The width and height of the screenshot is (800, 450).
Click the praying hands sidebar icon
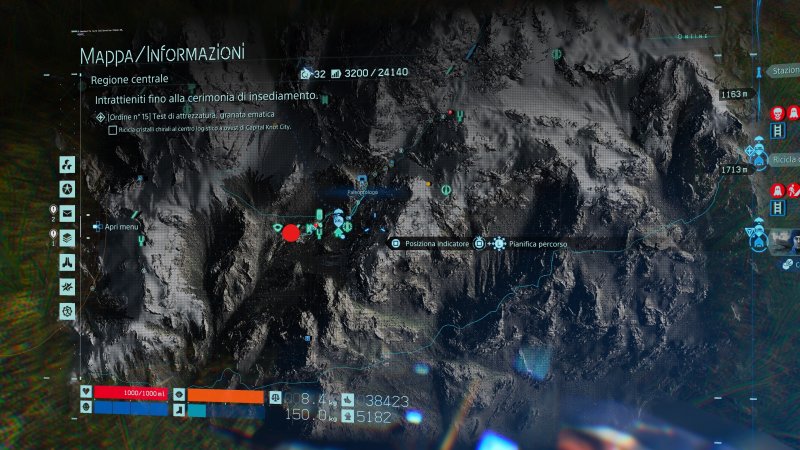pyautogui.click(x=67, y=262)
